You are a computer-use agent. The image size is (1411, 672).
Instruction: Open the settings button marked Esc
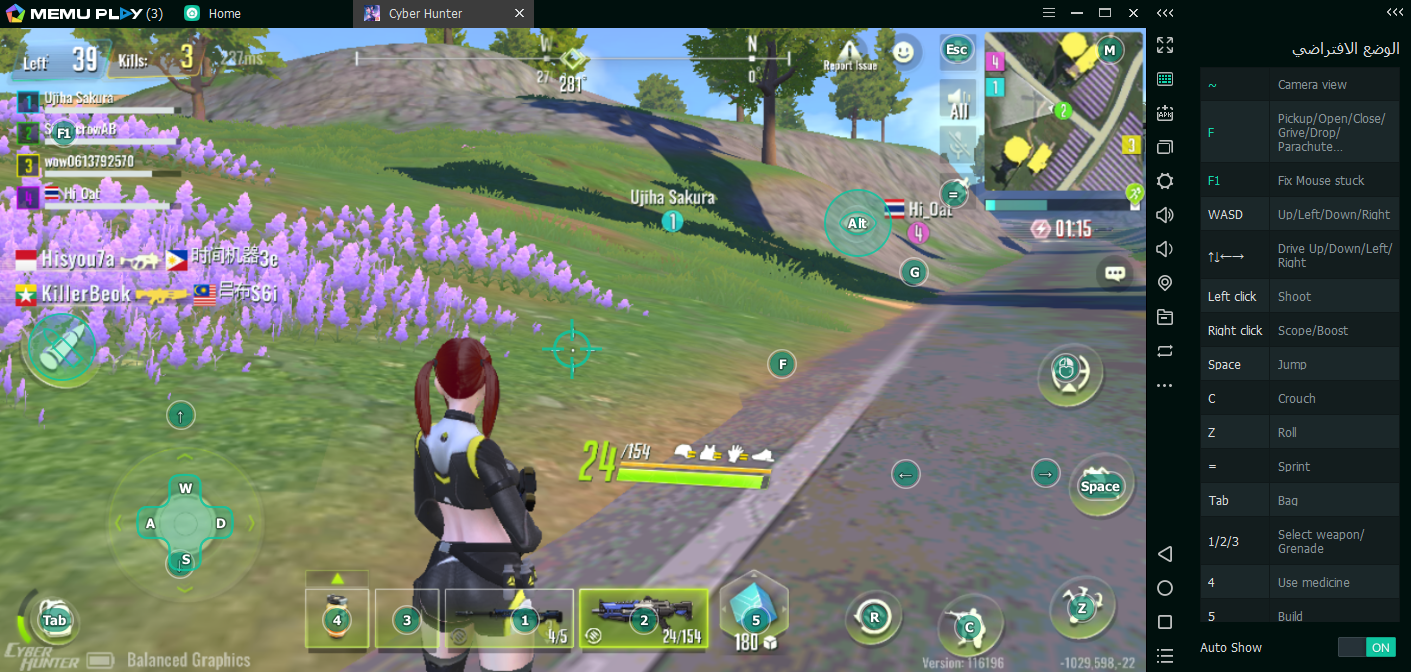pos(957,50)
